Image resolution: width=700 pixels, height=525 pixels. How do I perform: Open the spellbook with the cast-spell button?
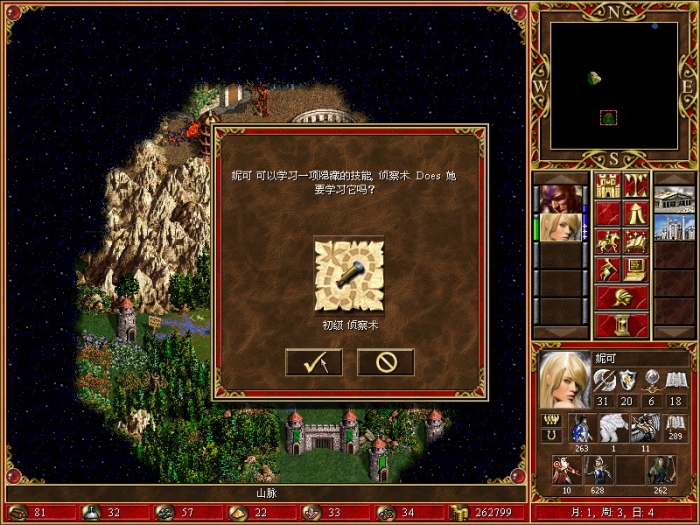pyautogui.click(x=636, y=241)
